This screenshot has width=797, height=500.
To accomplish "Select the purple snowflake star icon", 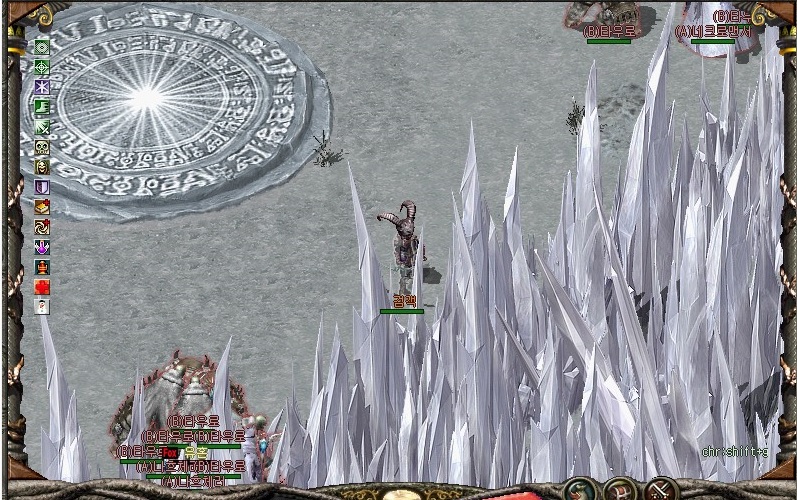I will click(x=42, y=87).
